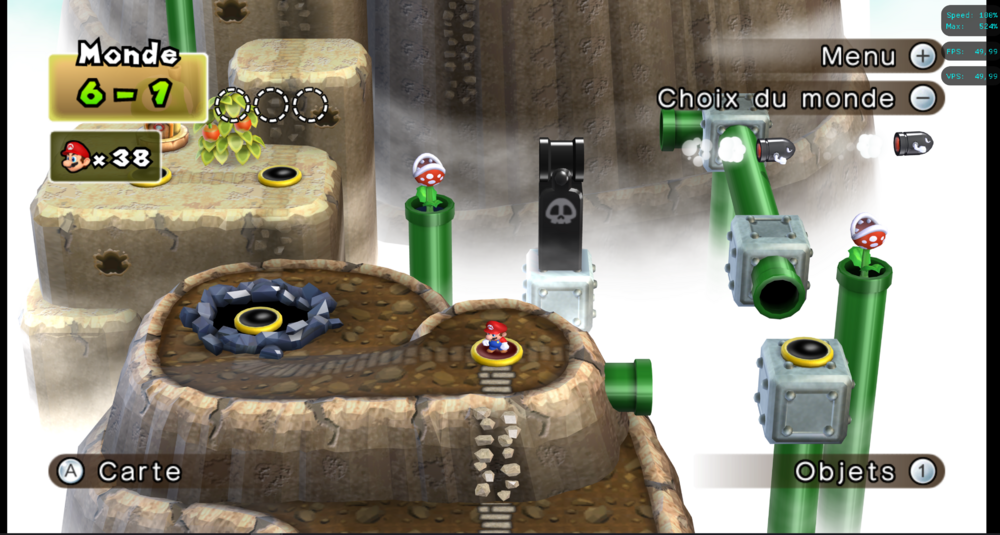Select the level node under Mario
Image resolution: width=1000 pixels, height=535 pixels.
497,351
